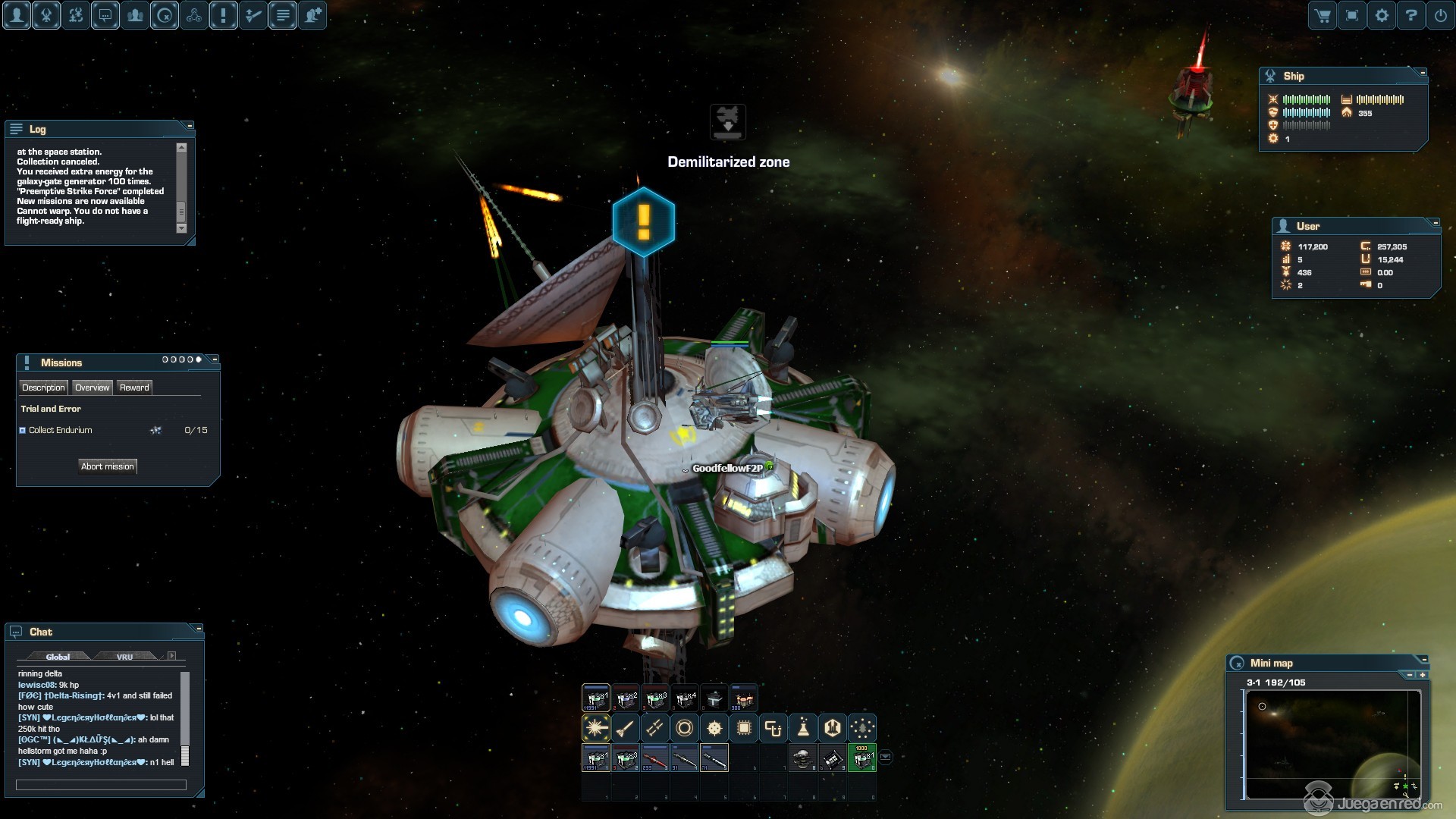Choose the single rocket category icon
This screenshot has height=819, width=1456.
(x=625, y=728)
